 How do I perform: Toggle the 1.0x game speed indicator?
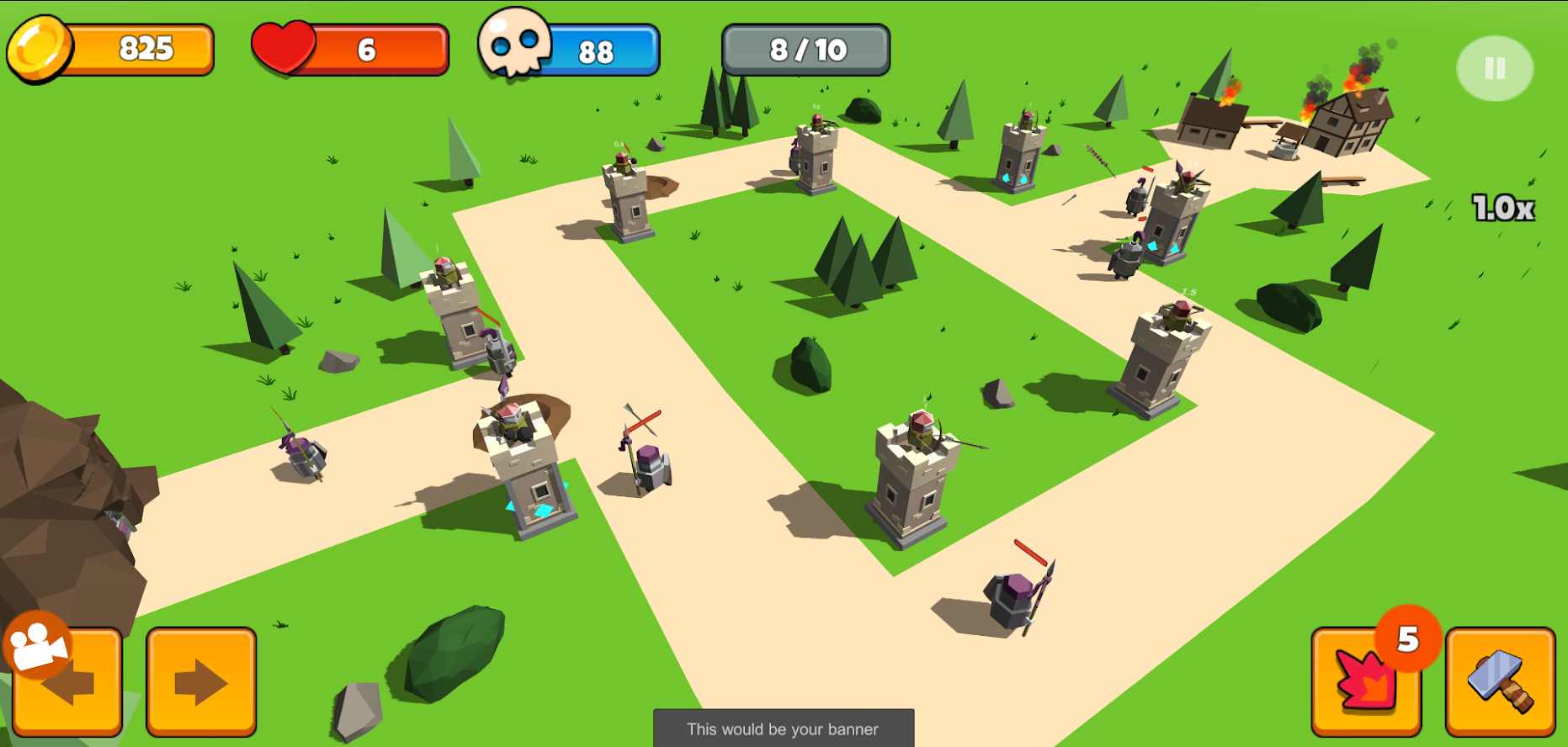(x=1503, y=205)
